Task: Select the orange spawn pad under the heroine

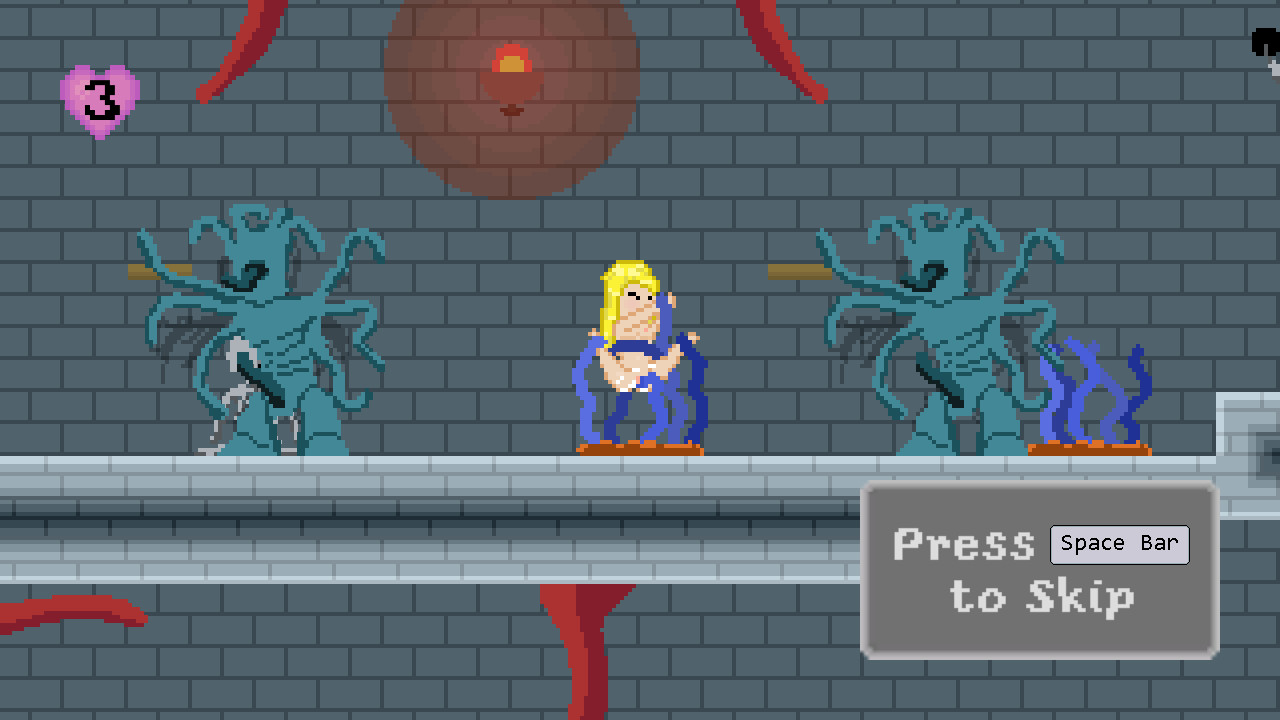Action: [x=640, y=448]
